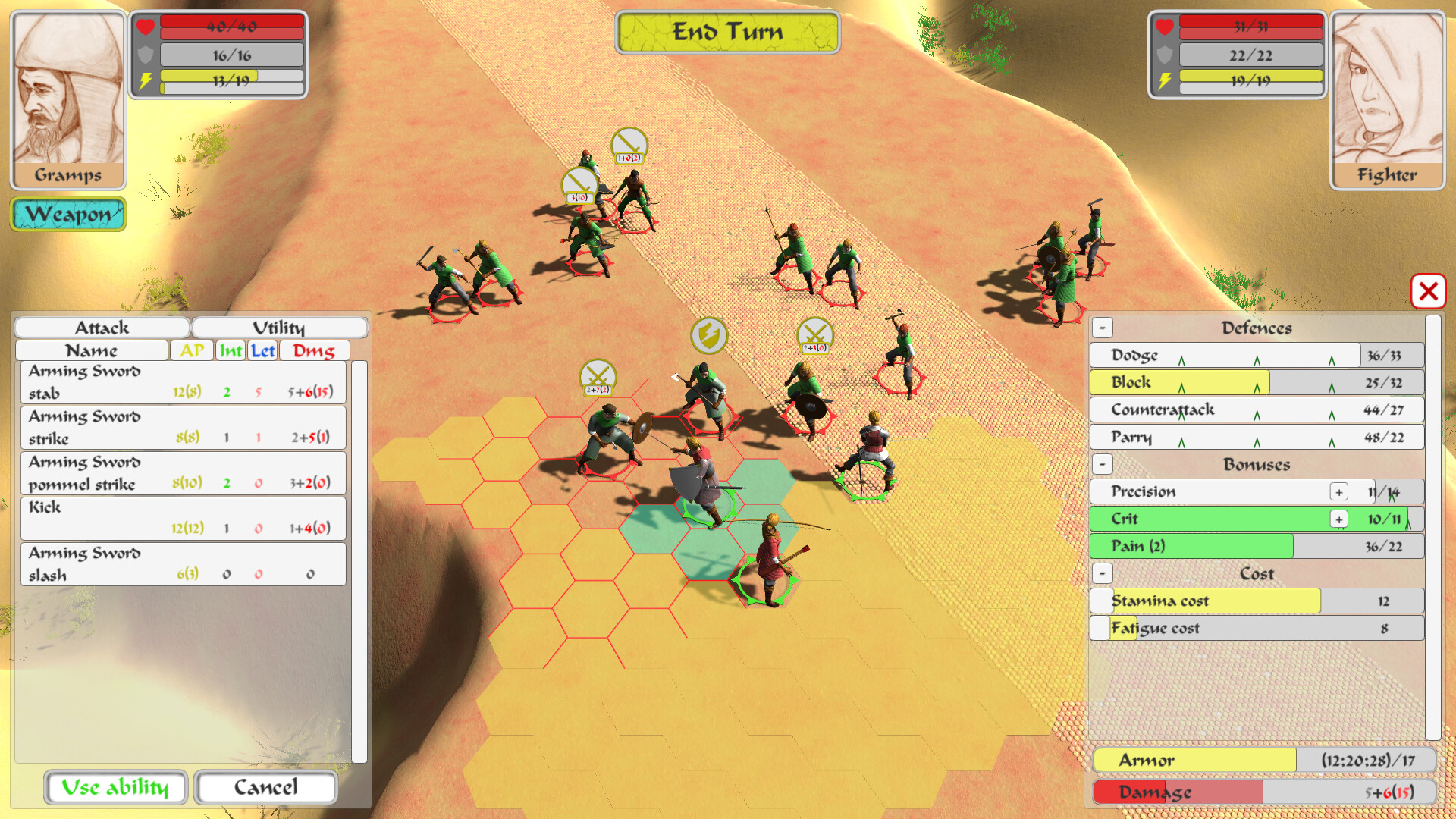1456x819 pixels.
Task: Click the shield icon beside Fighter's armor bar
Action: tap(1165, 55)
